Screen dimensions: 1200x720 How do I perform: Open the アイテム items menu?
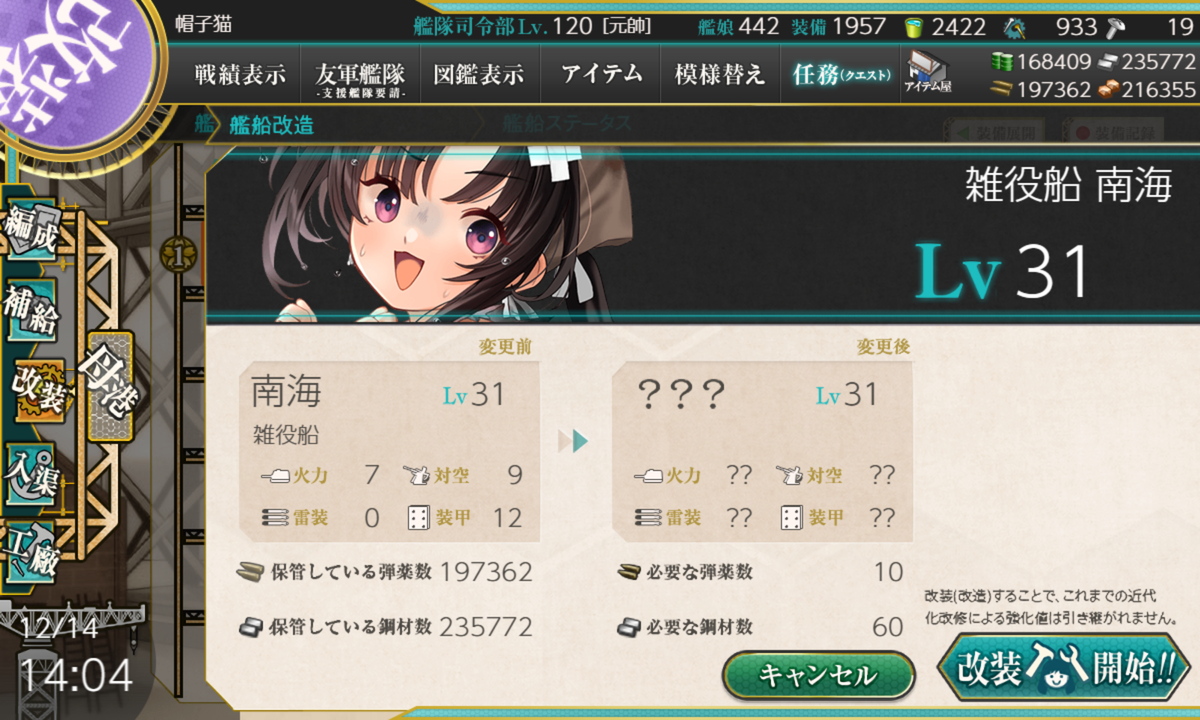[x=600, y=75]
